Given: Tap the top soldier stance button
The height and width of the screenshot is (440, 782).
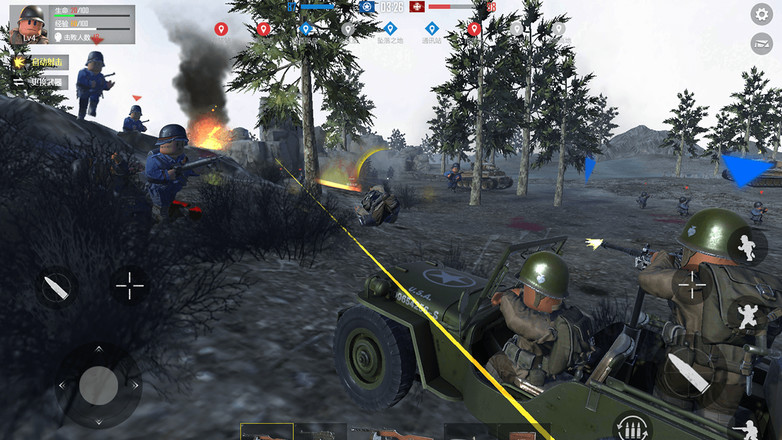Looking at the screenshot, I should [747, 246].
